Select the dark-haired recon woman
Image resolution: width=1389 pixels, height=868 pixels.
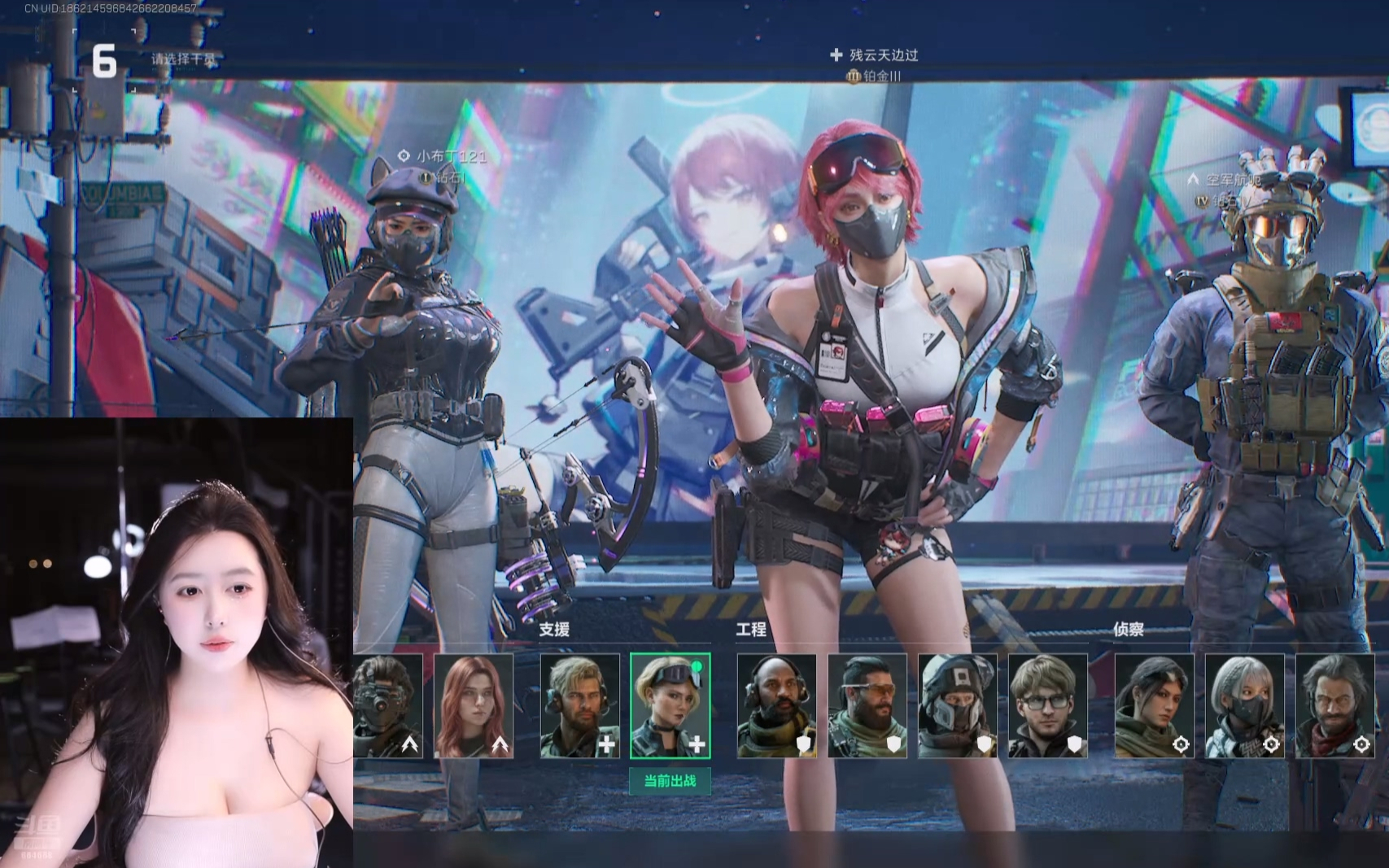coord(1154,705)
